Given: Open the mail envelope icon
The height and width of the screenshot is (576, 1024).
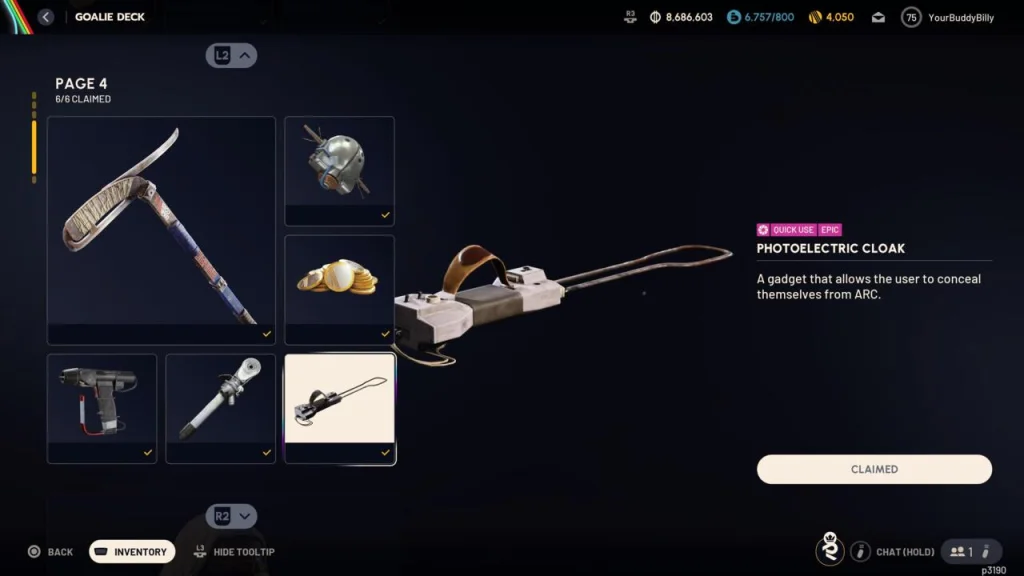Looking at the screenshot, I should 878,17.
